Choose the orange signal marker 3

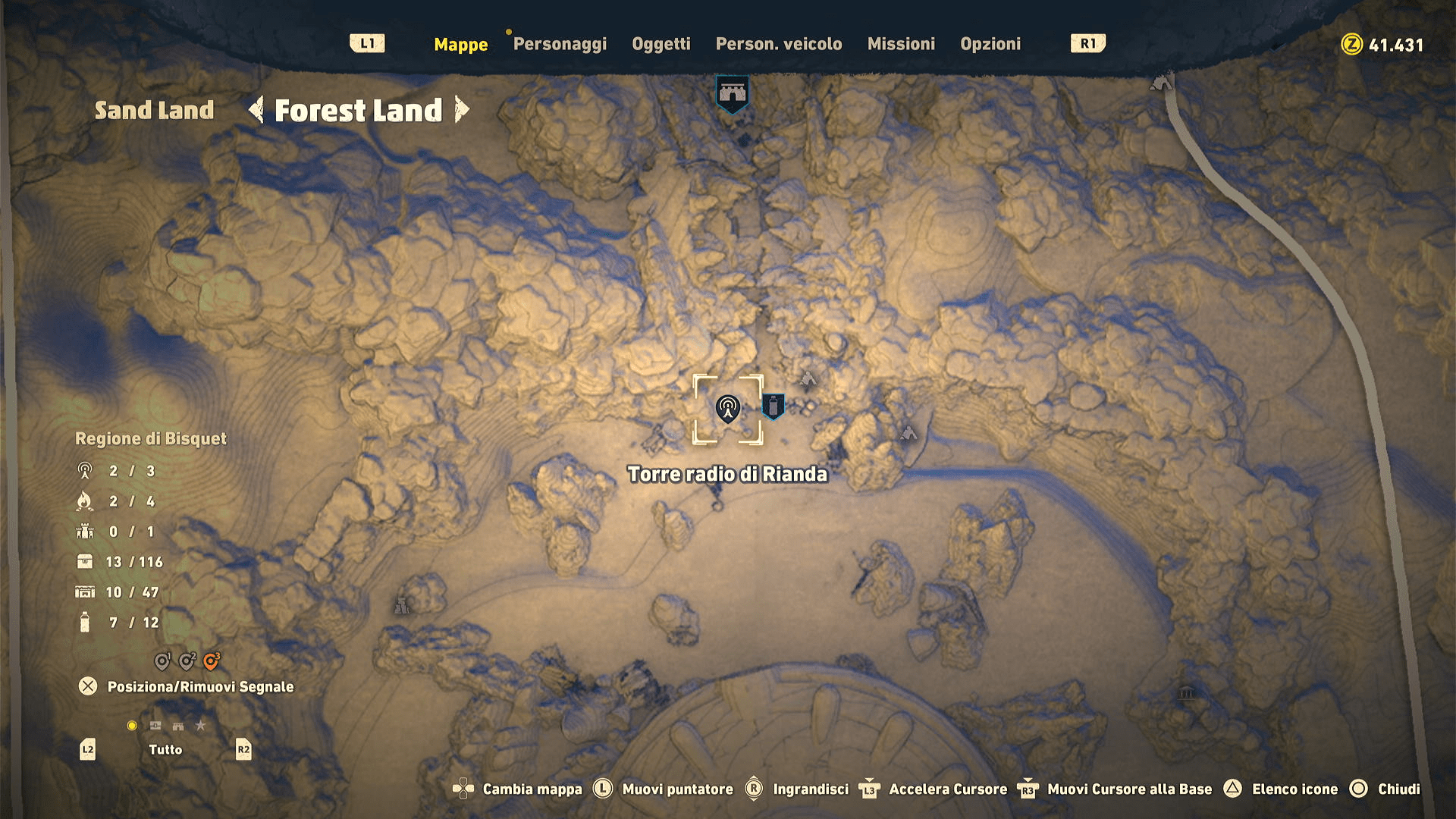coord(212,661)
